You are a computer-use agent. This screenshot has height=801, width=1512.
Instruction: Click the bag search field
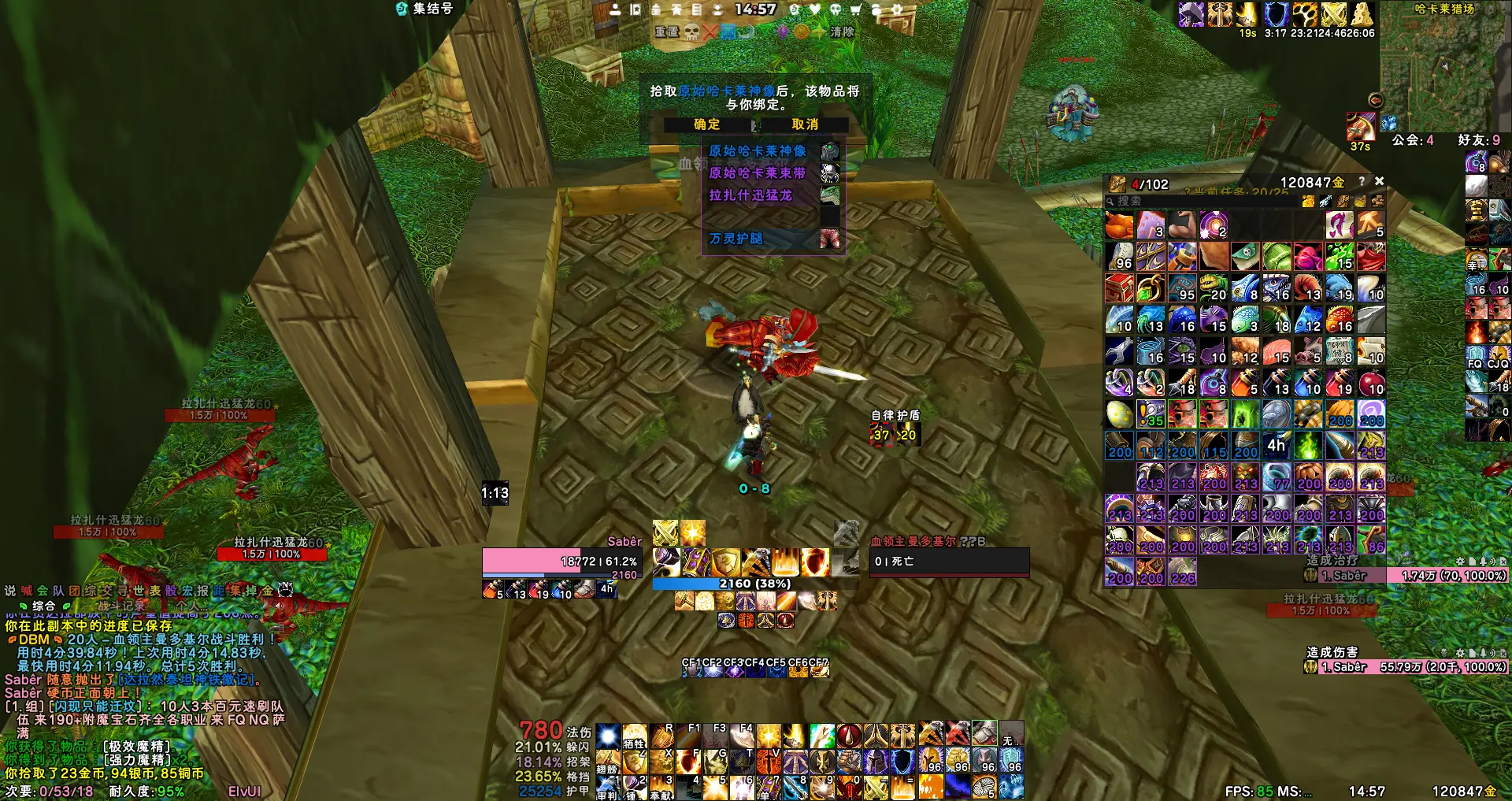(1197, 202)
